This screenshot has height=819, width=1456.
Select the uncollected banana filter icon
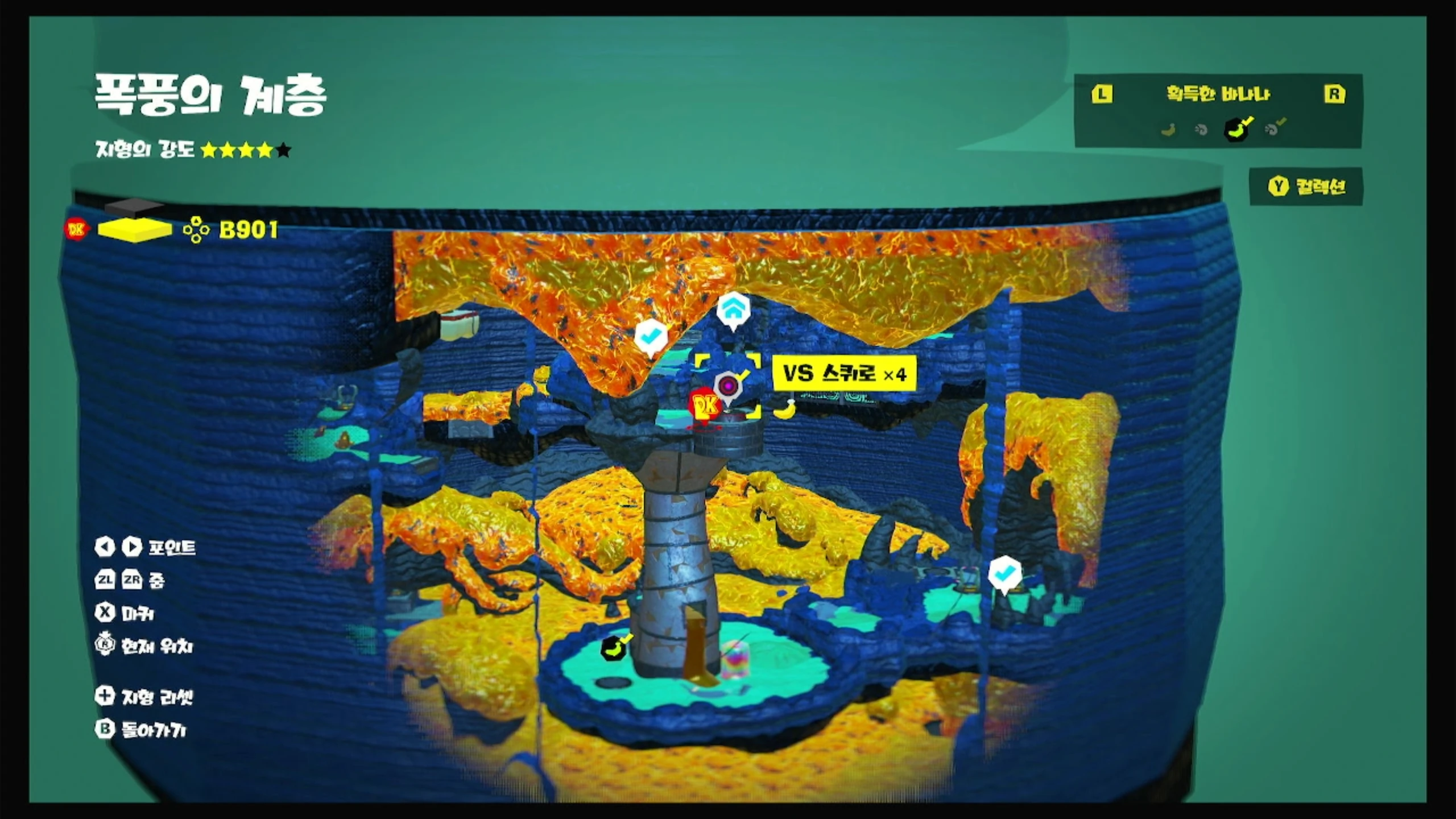click(x=1168, y=130)
